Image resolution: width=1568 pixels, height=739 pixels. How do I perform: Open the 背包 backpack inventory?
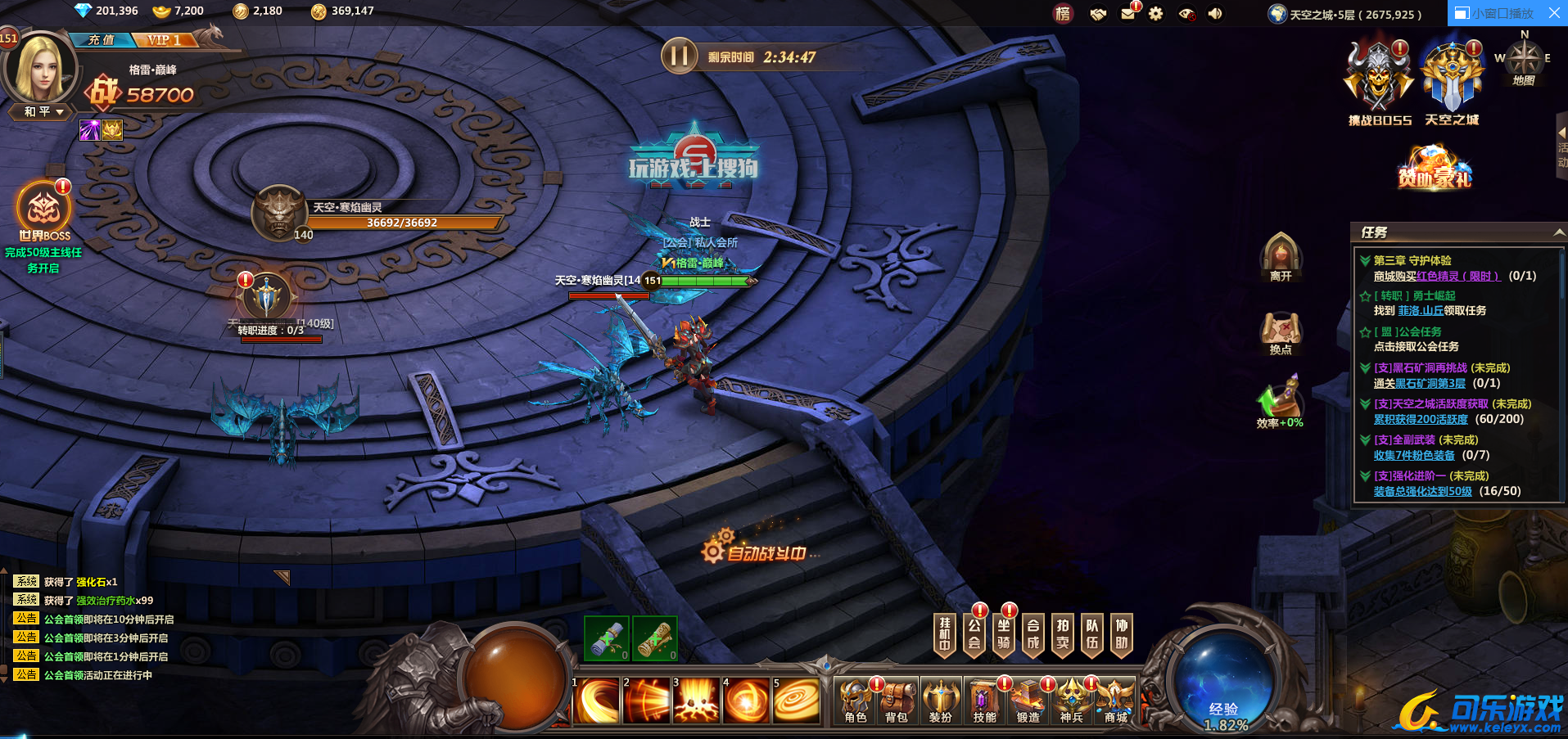[x=897, y=701]
